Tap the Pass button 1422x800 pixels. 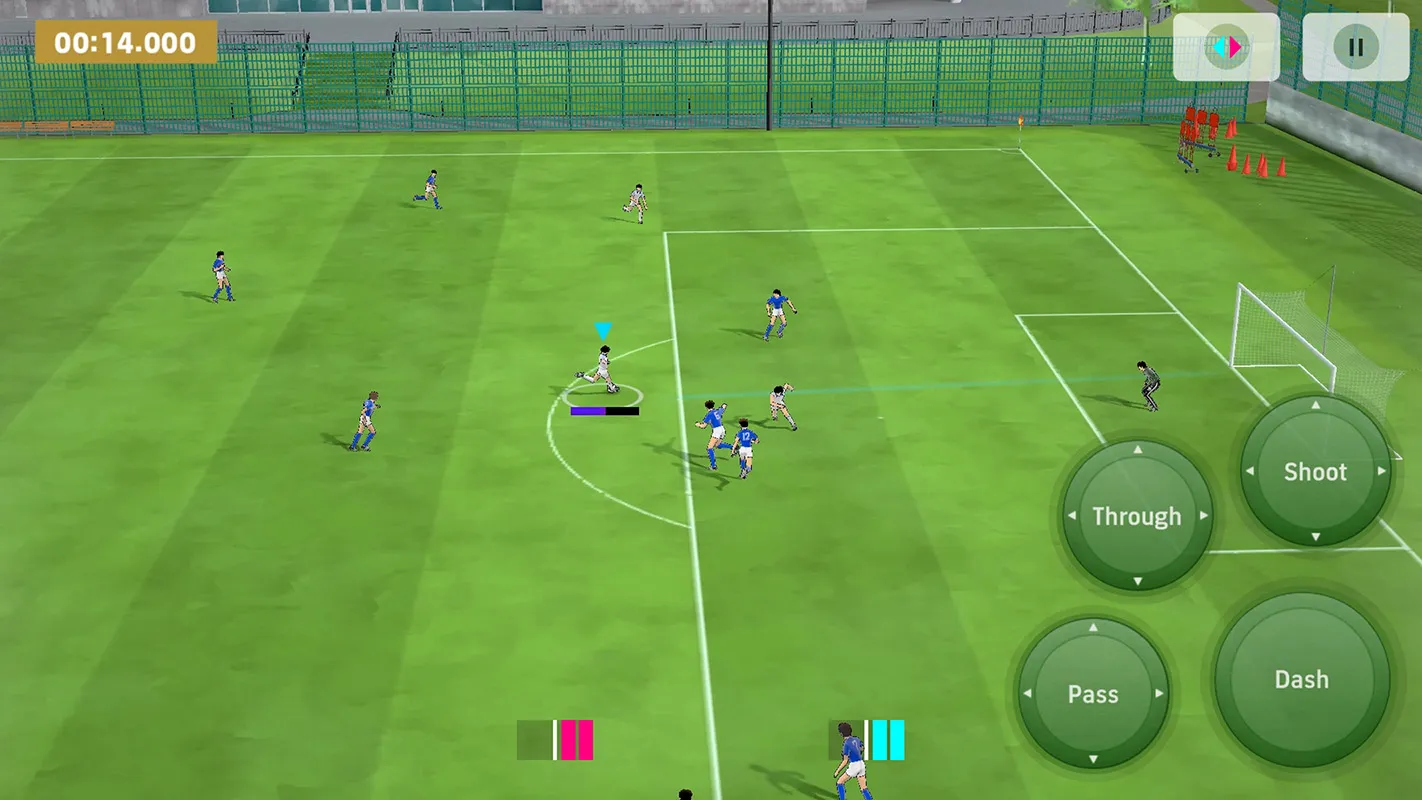point(1095,694)
